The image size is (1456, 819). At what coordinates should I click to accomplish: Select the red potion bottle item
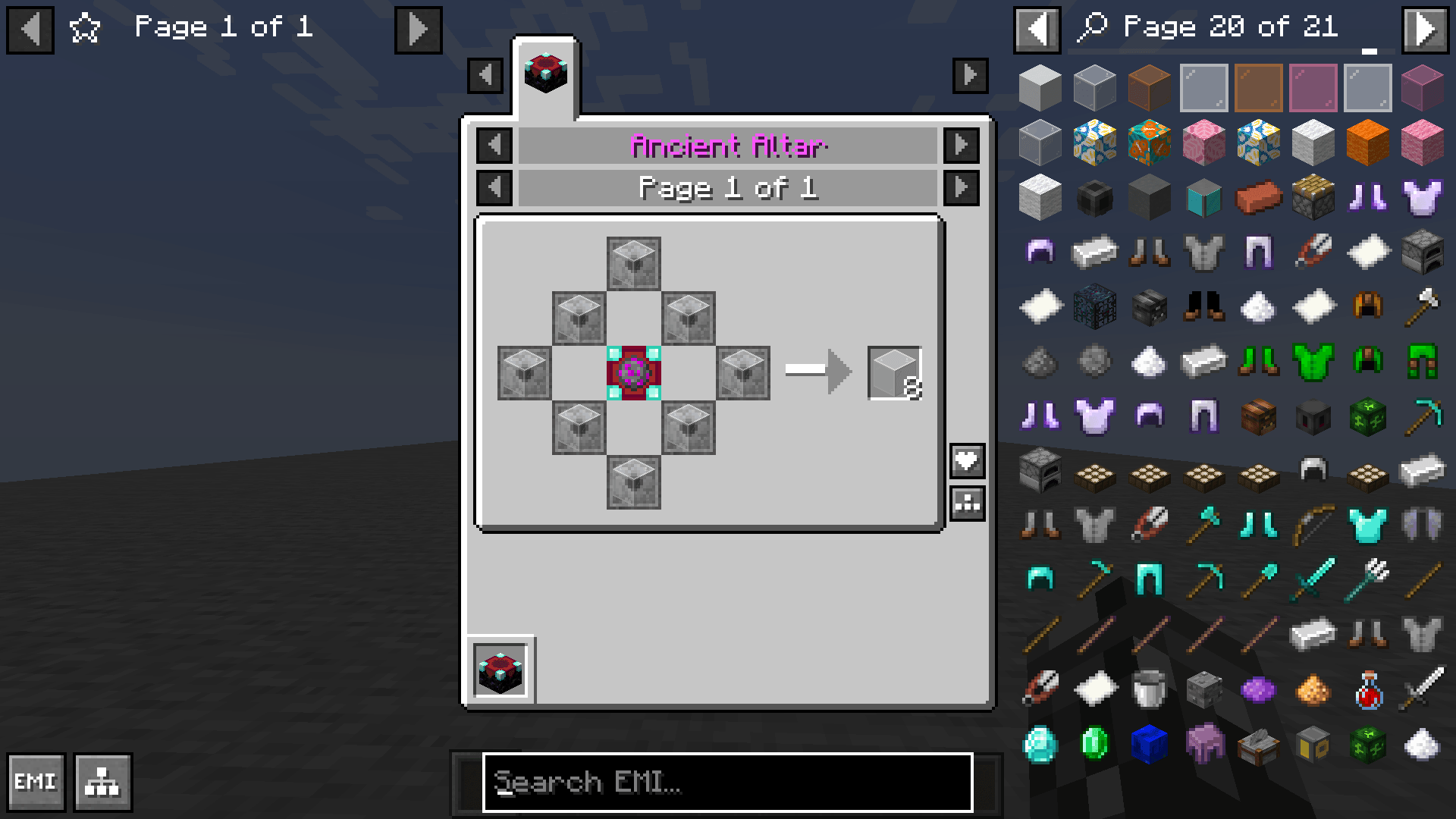click(1368, 692)
